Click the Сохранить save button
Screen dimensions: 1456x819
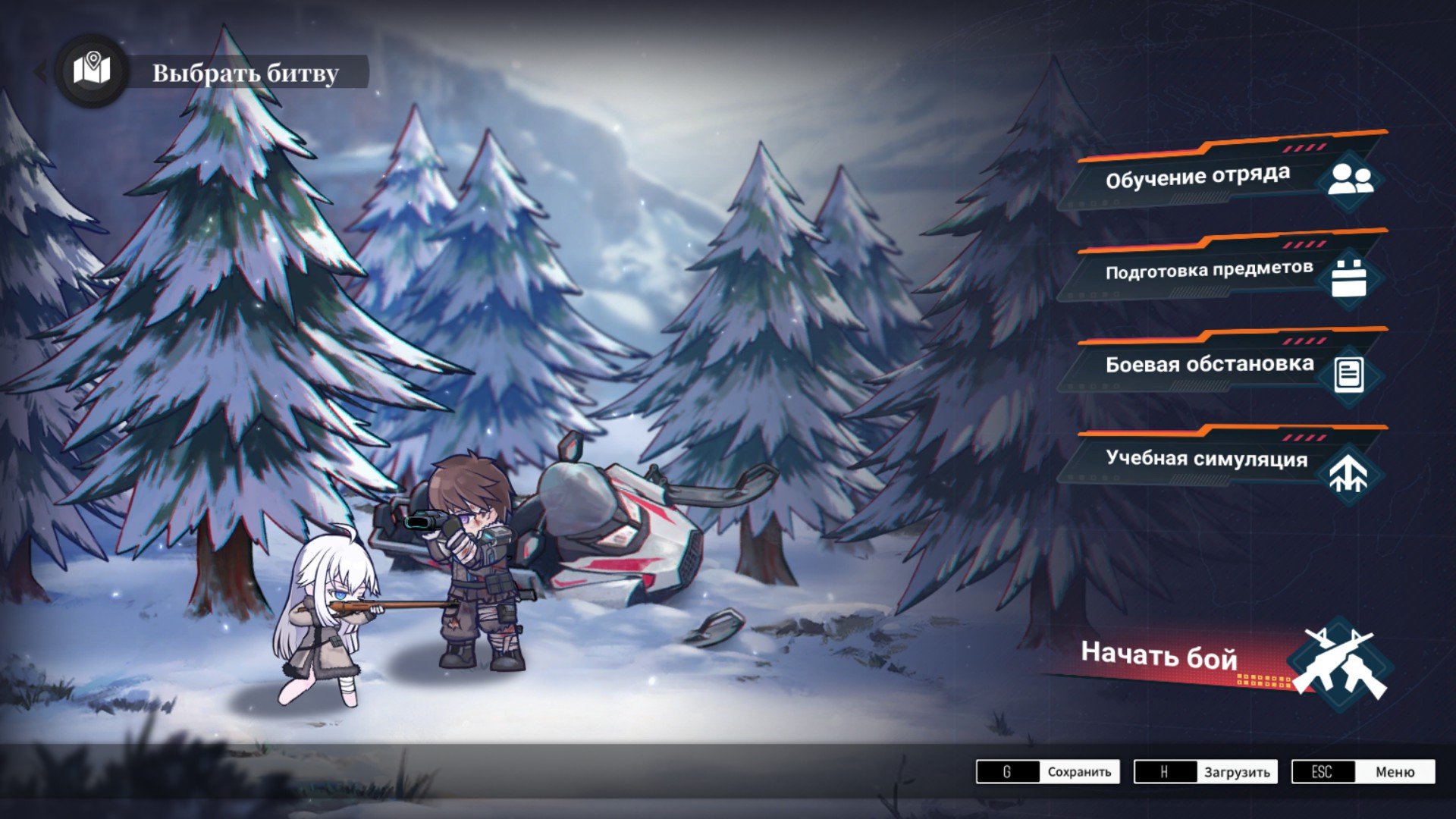click(x=1047, y=772)
